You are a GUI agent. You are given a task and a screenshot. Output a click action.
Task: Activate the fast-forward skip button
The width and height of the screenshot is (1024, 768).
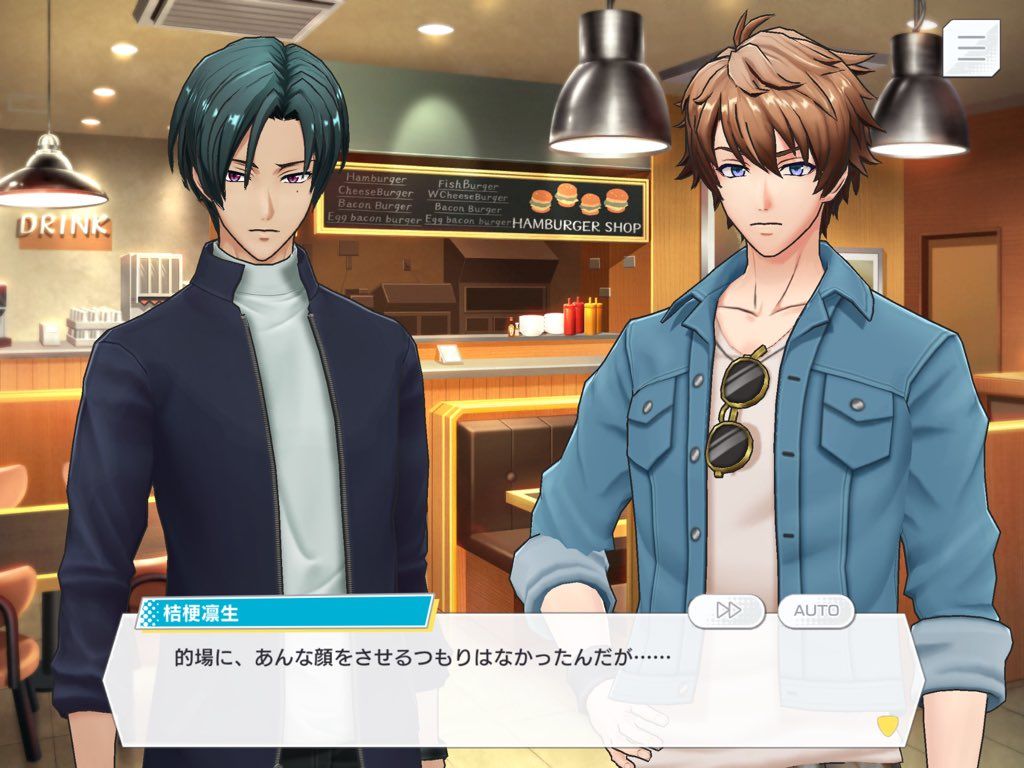pyautogui.click(x=727, y=610)
